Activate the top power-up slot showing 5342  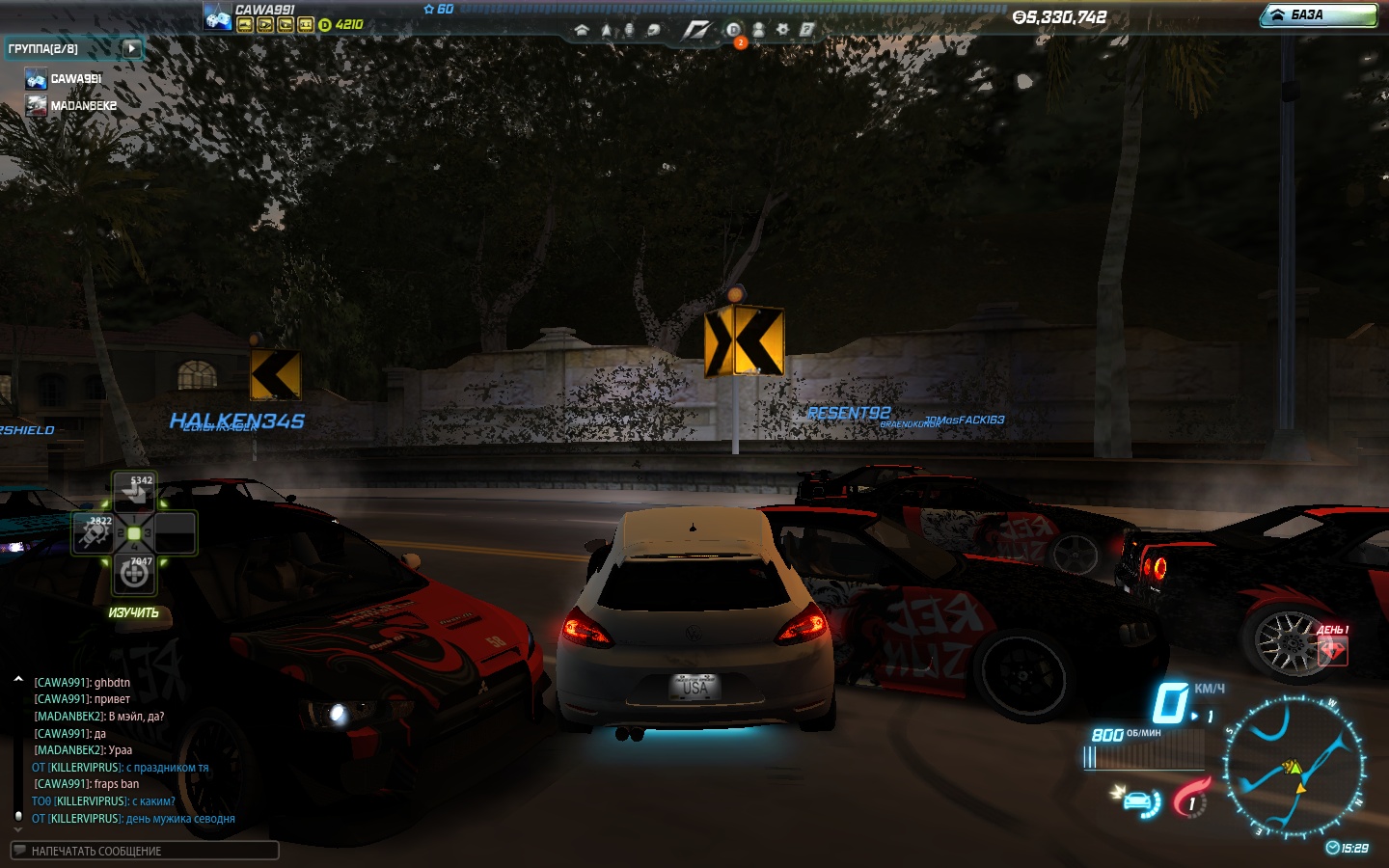(x=134, y=491)
